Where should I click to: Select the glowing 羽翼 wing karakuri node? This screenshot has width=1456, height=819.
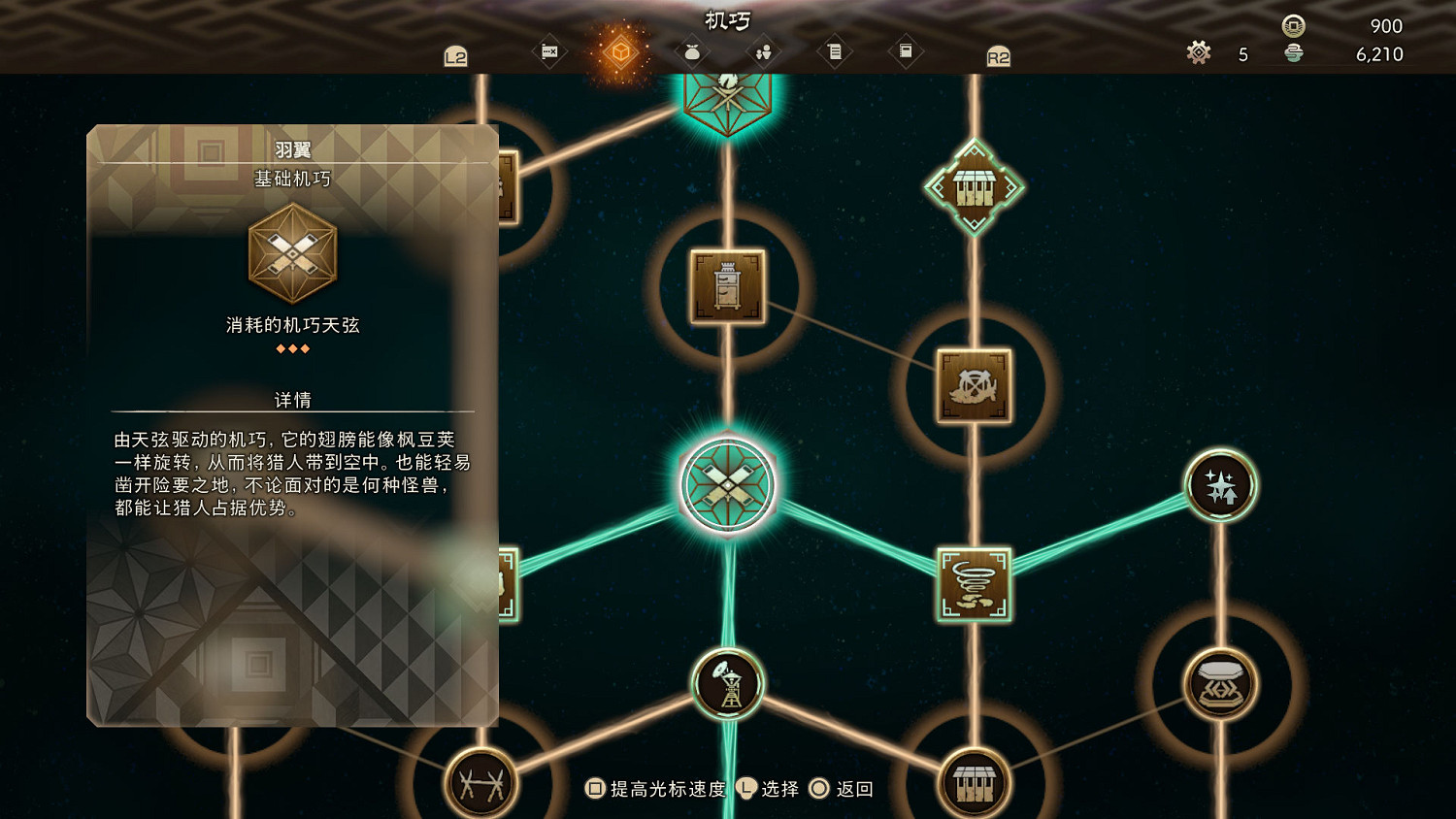click(728, 485)
